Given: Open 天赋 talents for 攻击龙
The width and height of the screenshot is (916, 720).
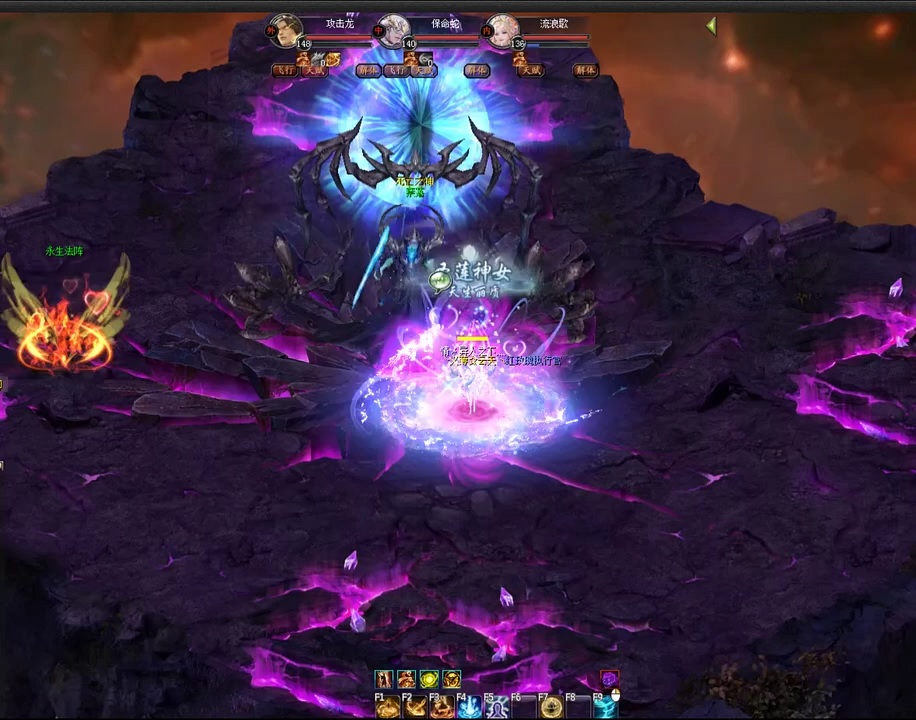Looking at the screenshot, I should (314, 71).
